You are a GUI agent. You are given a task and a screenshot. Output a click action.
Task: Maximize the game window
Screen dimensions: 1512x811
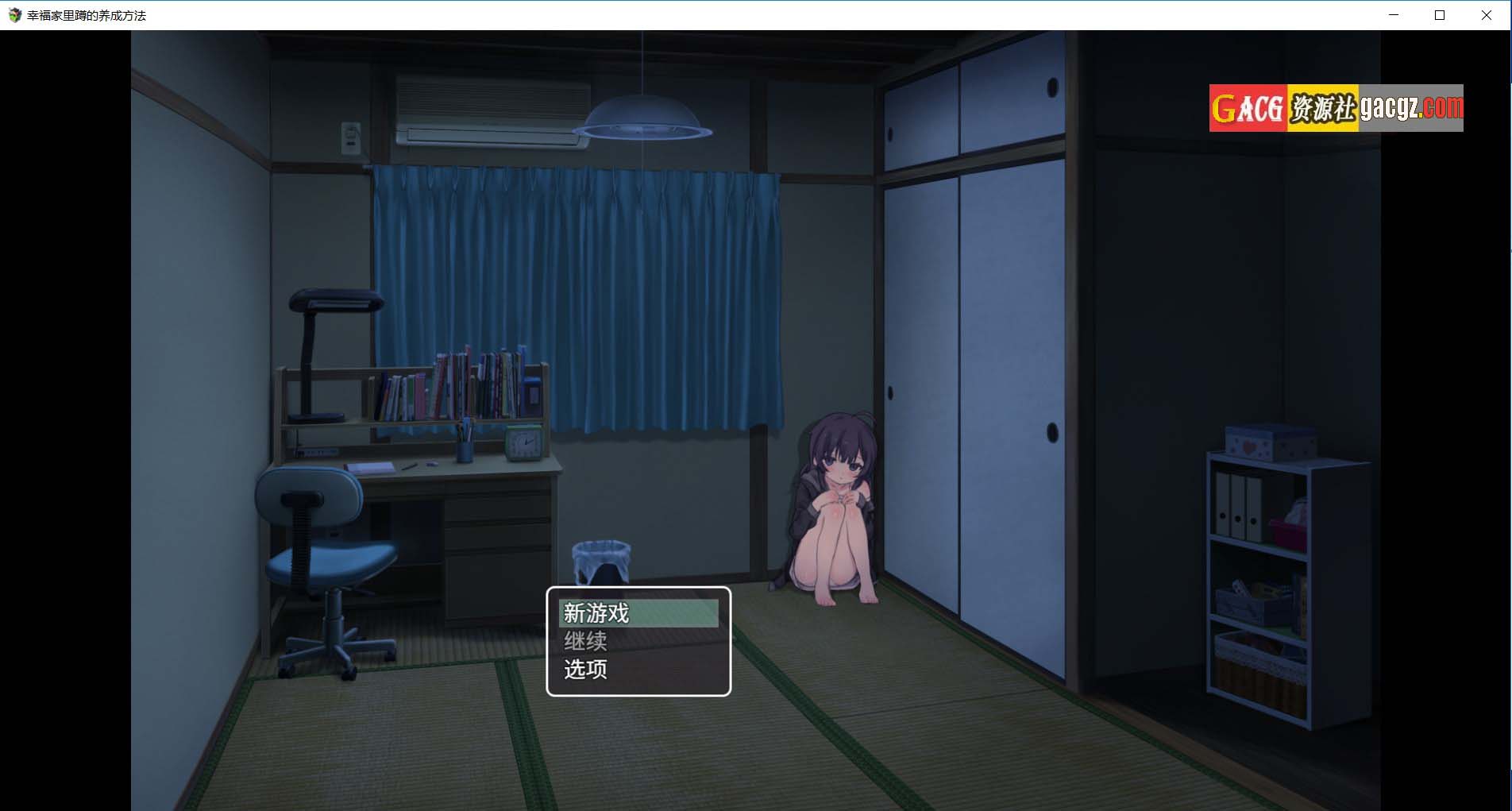pos(1439,15)
